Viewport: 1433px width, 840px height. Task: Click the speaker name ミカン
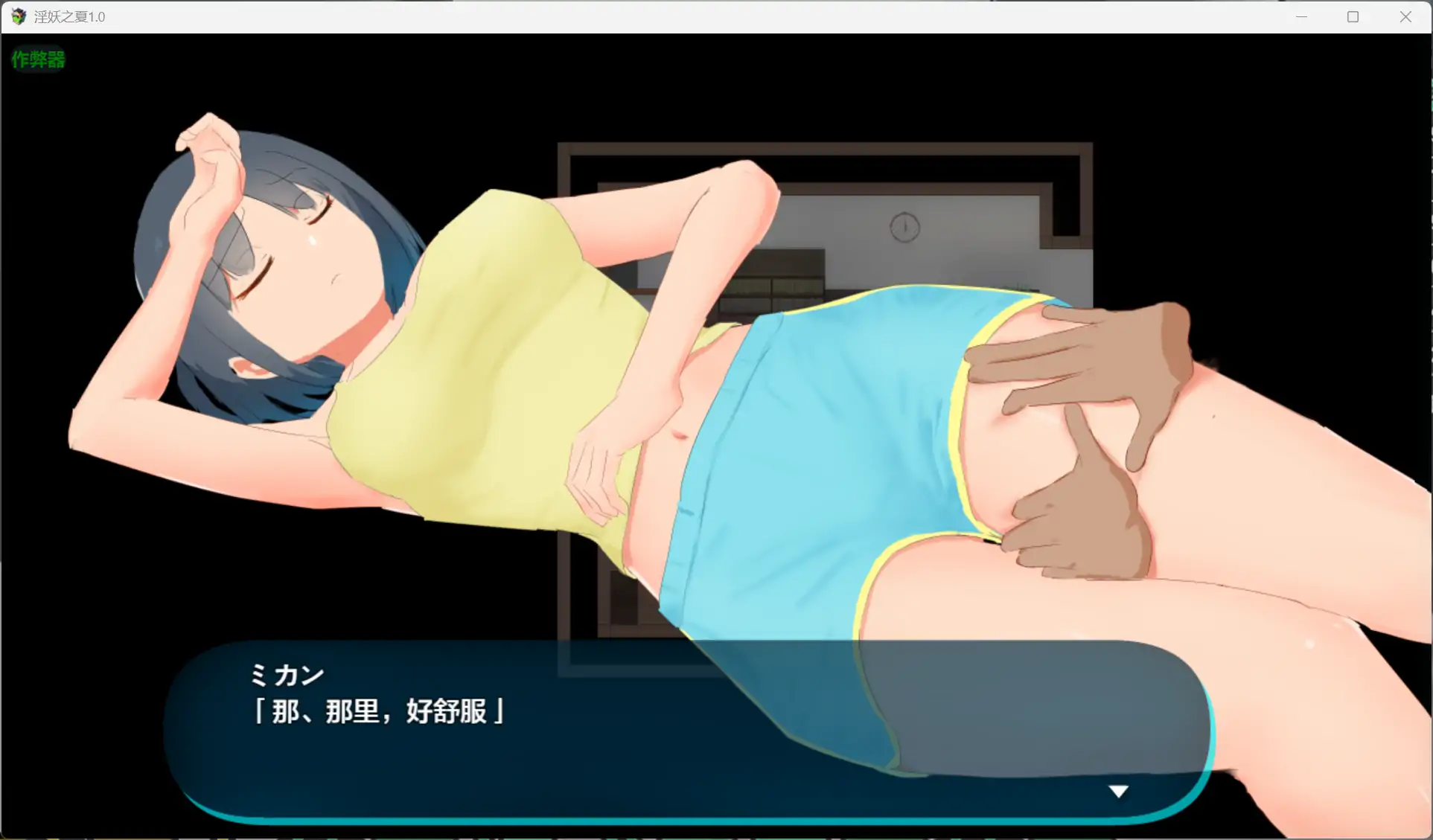[287, 674]
